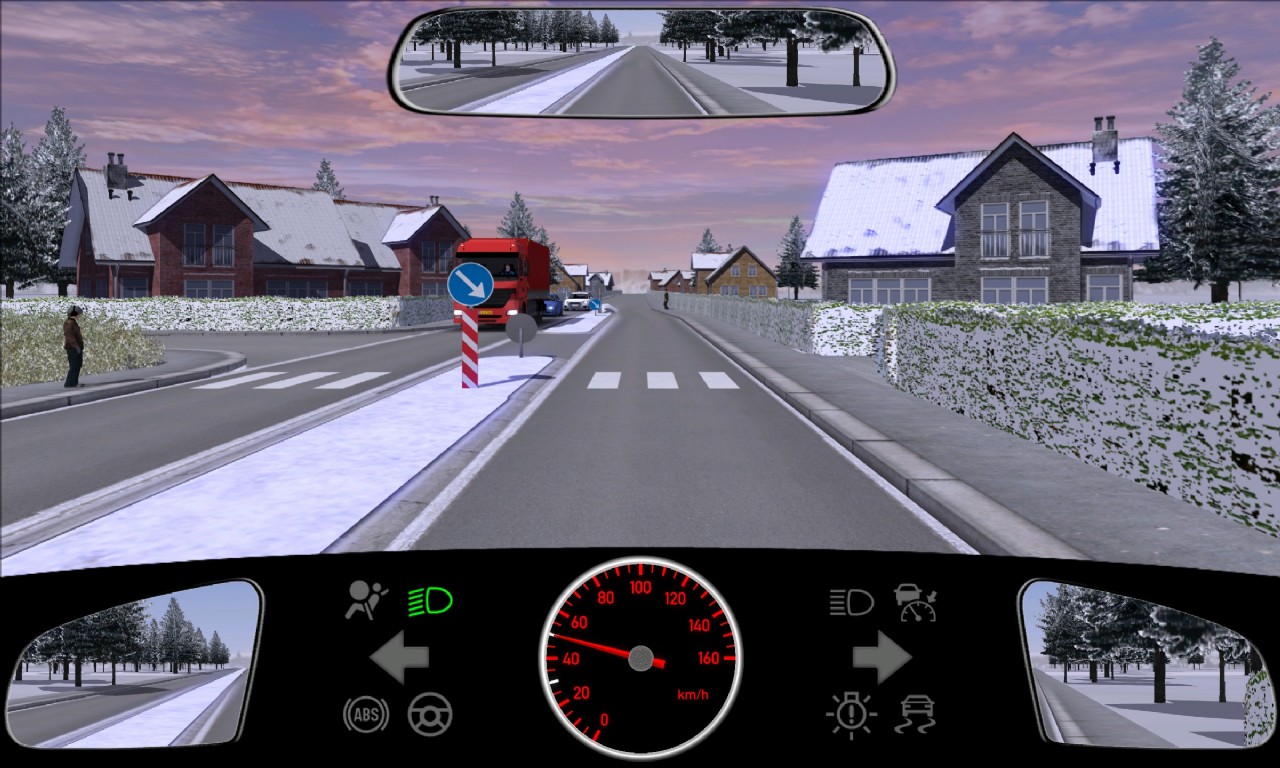Click the ABS indicator icon
Viewport: 1280px width, 768px height.
pyautogui.click(x=366, y=714)
